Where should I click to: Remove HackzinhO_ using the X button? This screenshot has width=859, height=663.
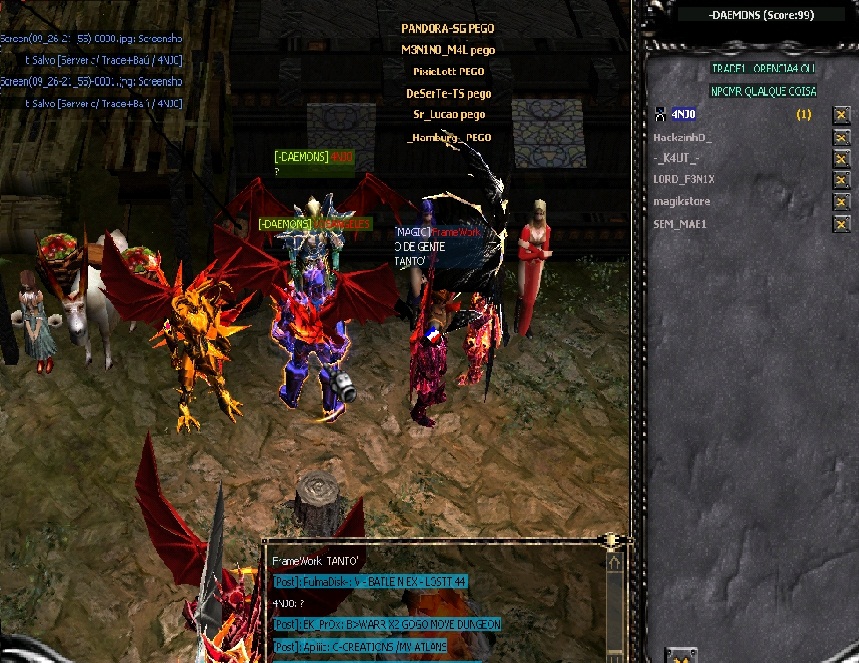[x=842, y=137]
